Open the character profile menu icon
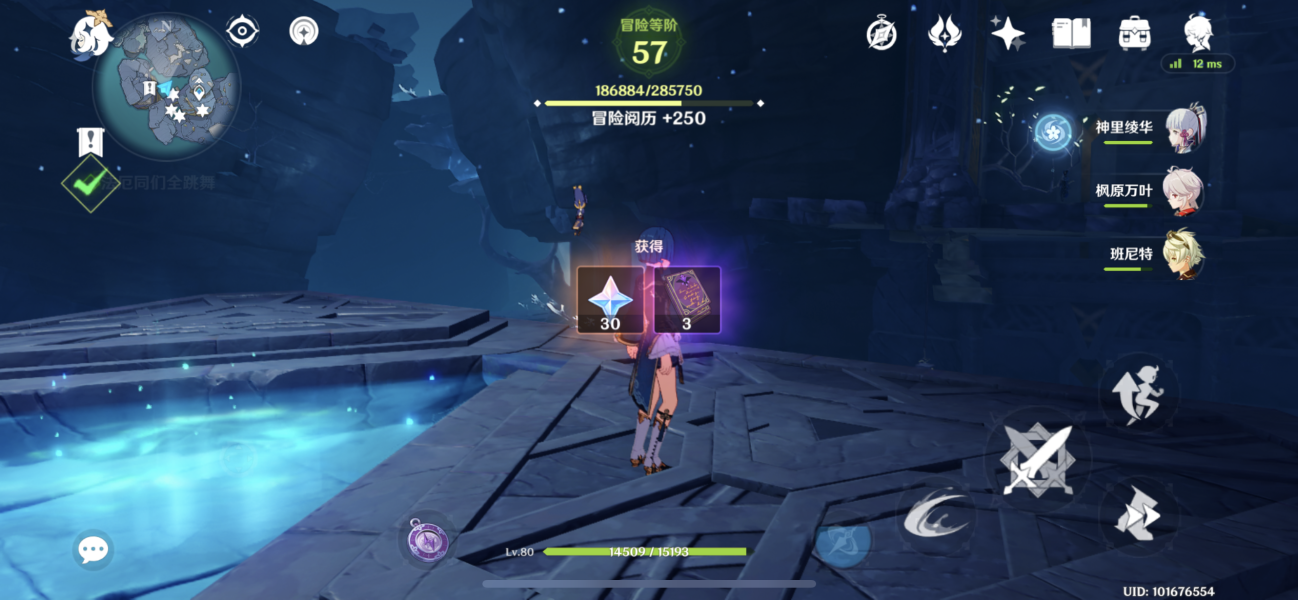Viewport: 1298px width, 600px height. click(1198, 33)
